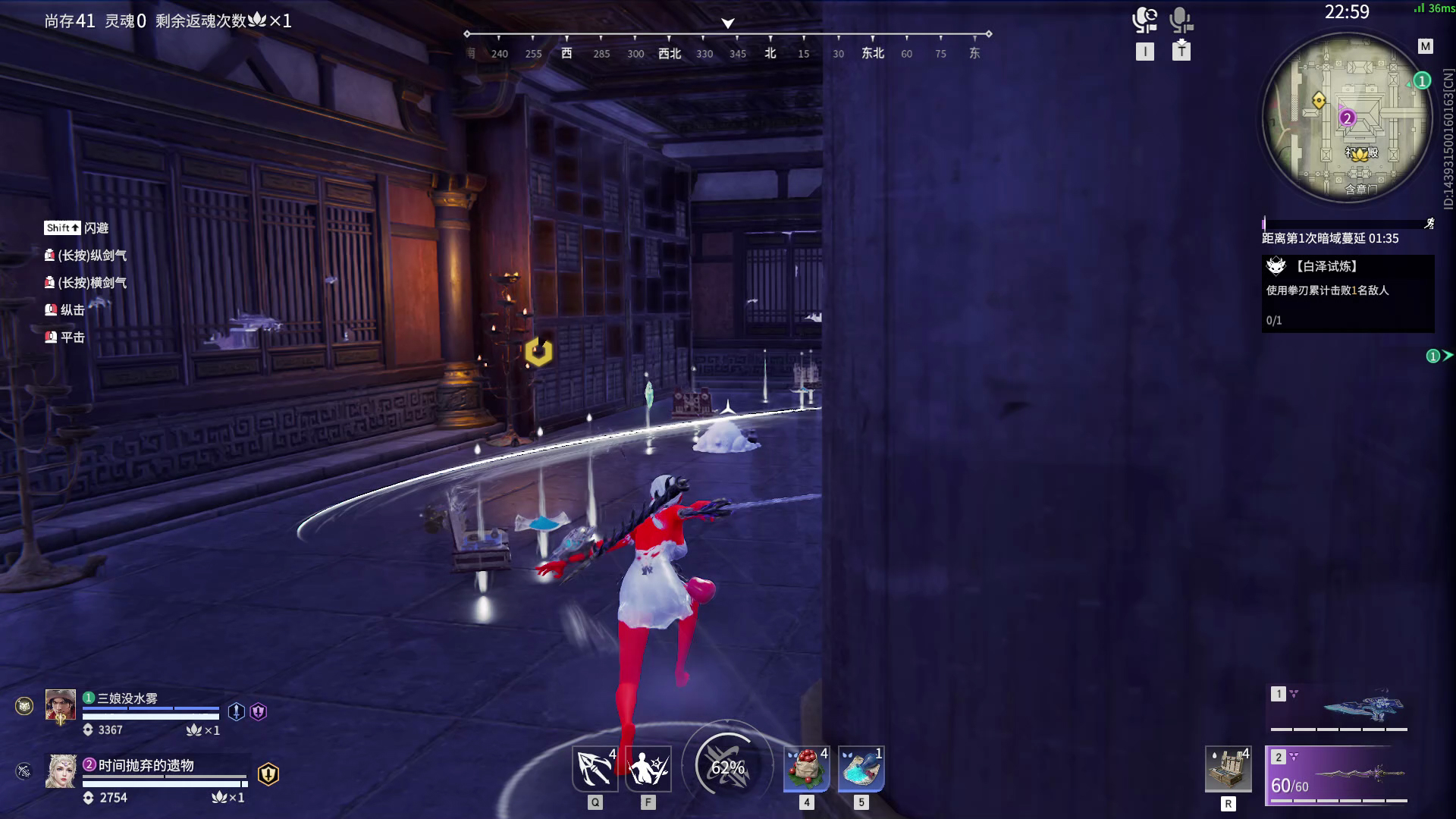Toggle the blue shield buff on 三娘没水雾

pos(237,710)
